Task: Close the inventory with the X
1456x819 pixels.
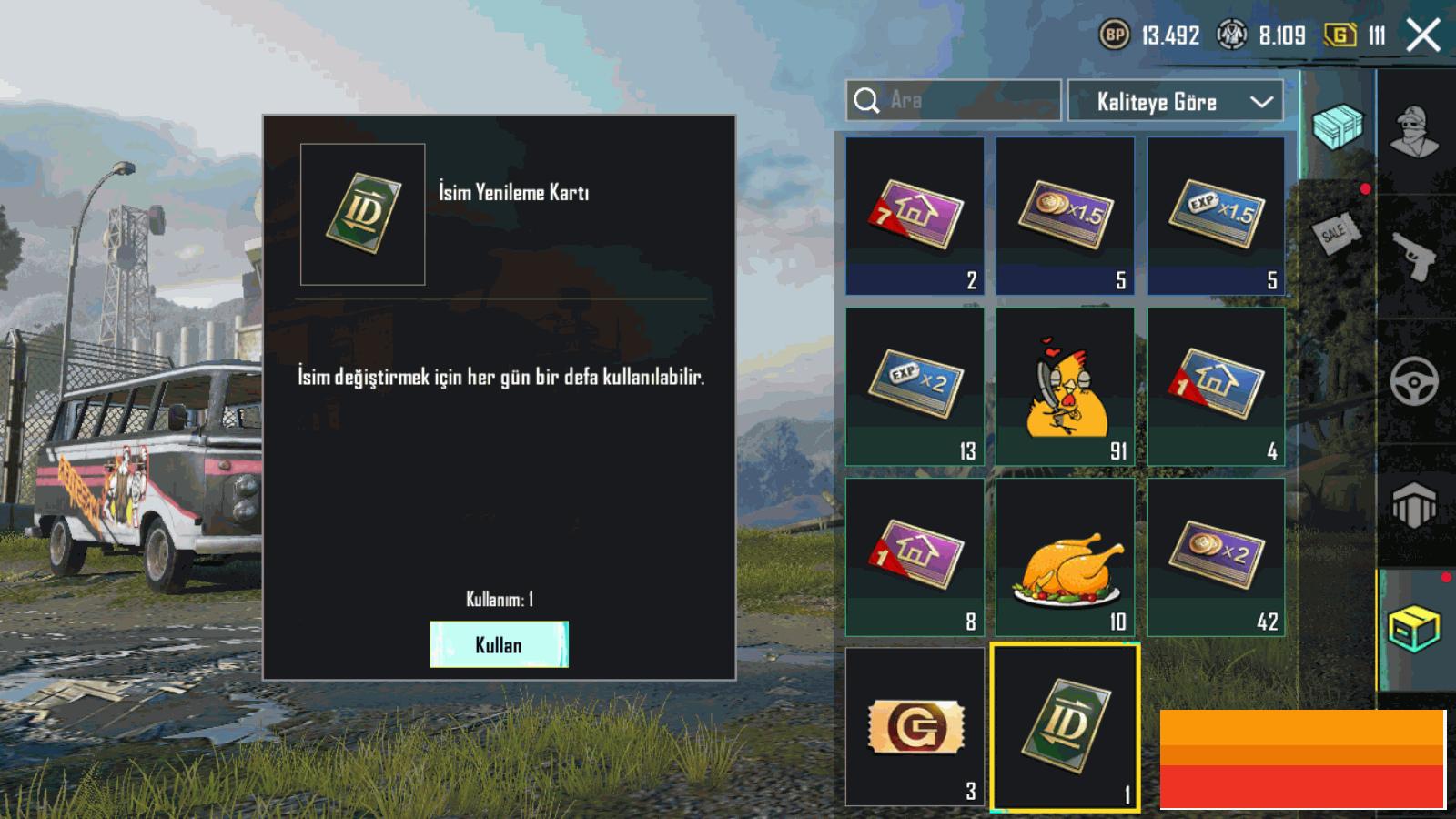Action: [x=1423, y=36]
